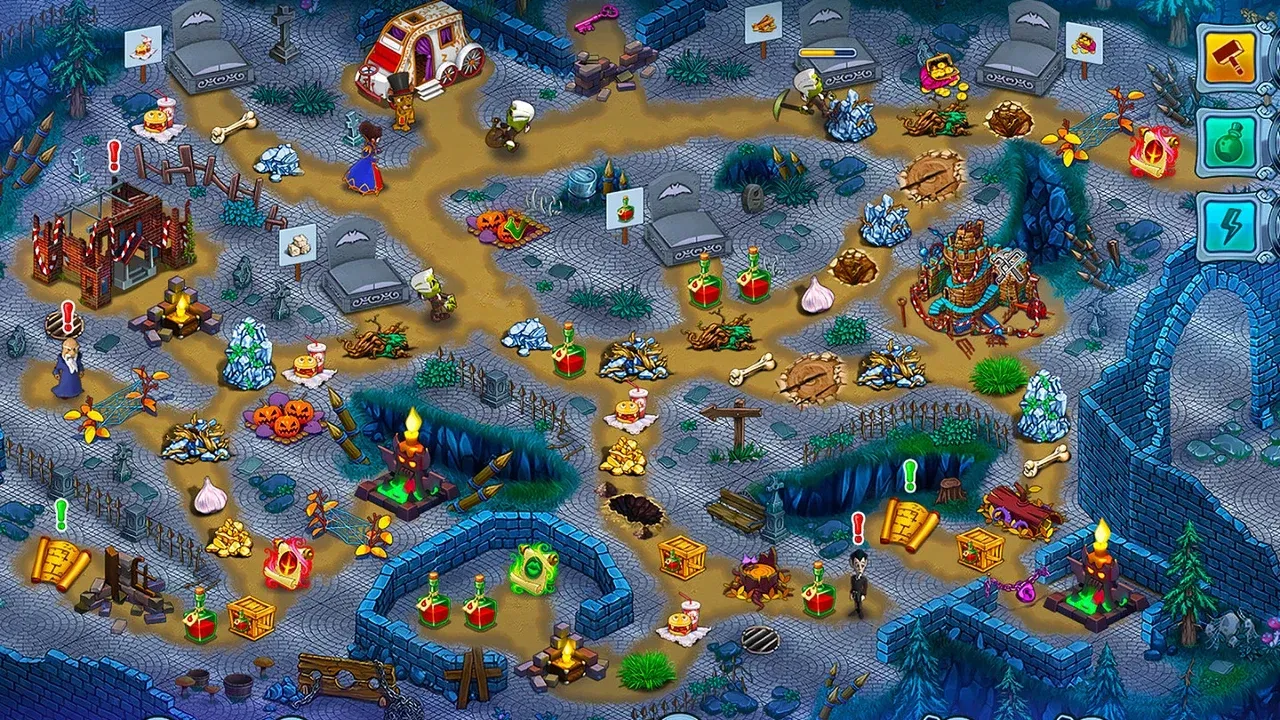This screenshot has height=720, width=1280.
Task: Click the green glowing rune portal
Action: pos(535,570)
